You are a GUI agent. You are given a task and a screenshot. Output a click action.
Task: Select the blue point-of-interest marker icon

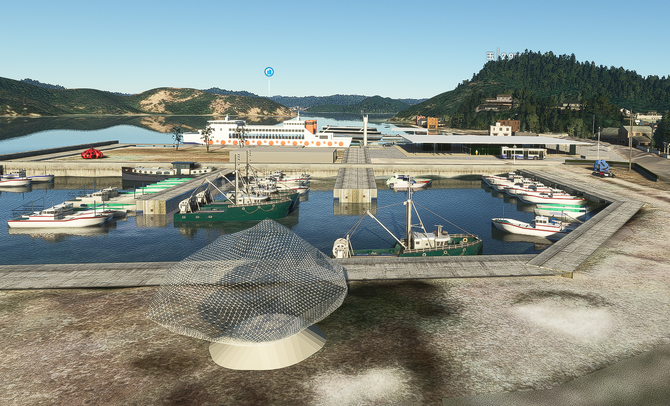coord(269,72)
